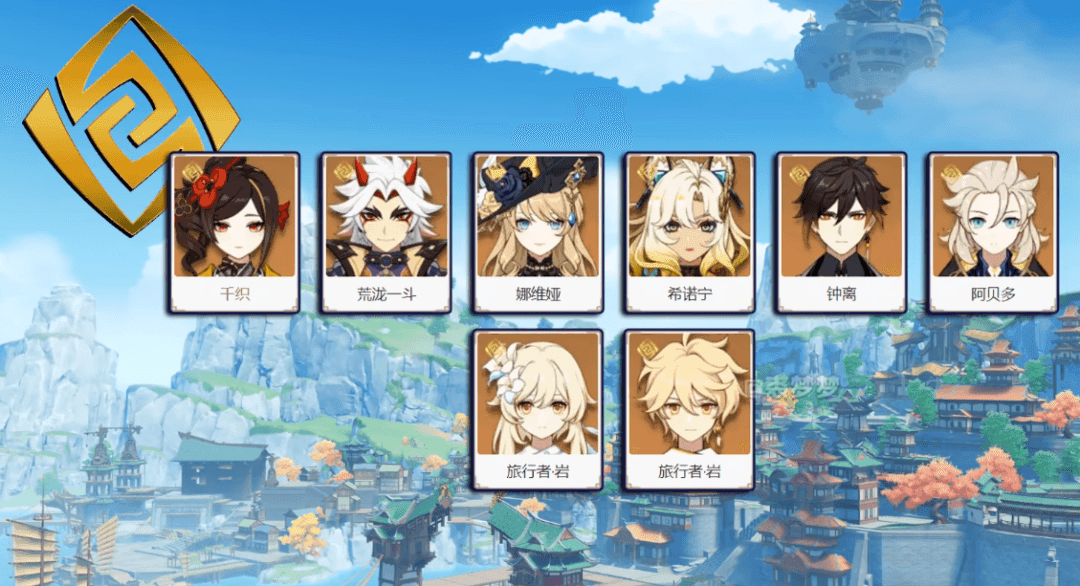Click the 希诺宁 (Xilonen) character card

(689, 232)
